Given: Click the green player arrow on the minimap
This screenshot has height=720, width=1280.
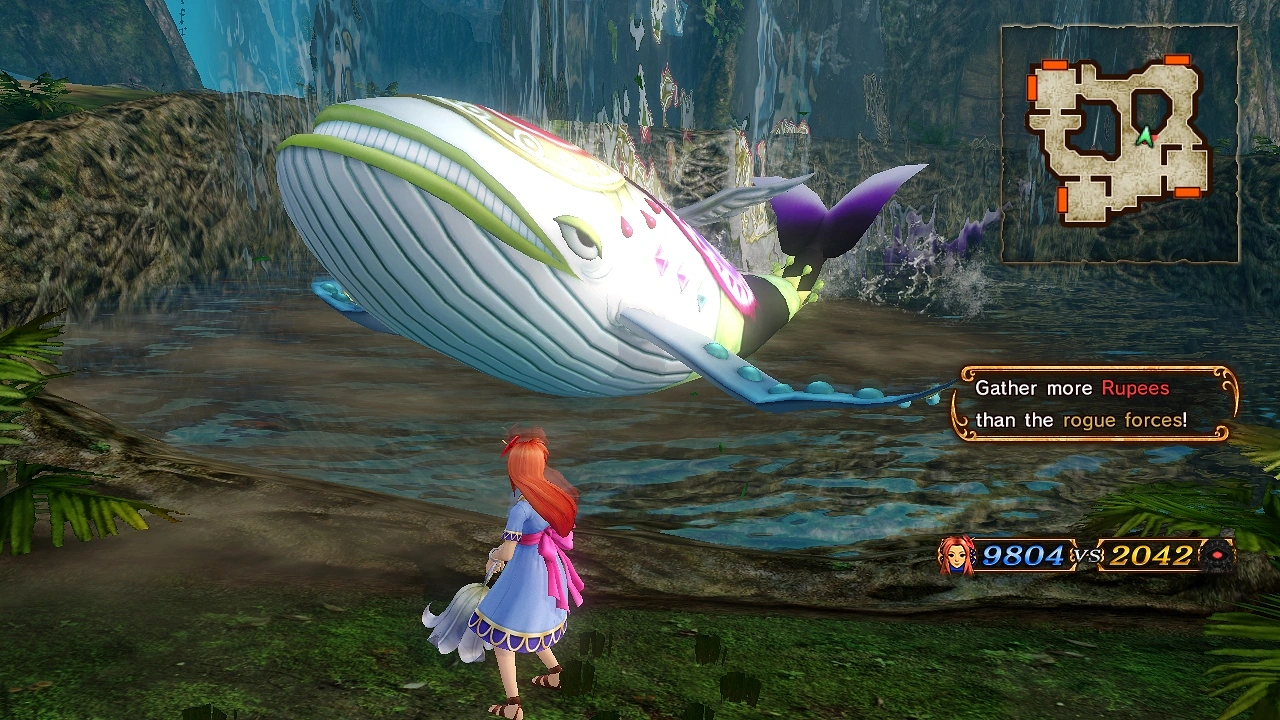Looking at the screenshot, I should 1144,137.
